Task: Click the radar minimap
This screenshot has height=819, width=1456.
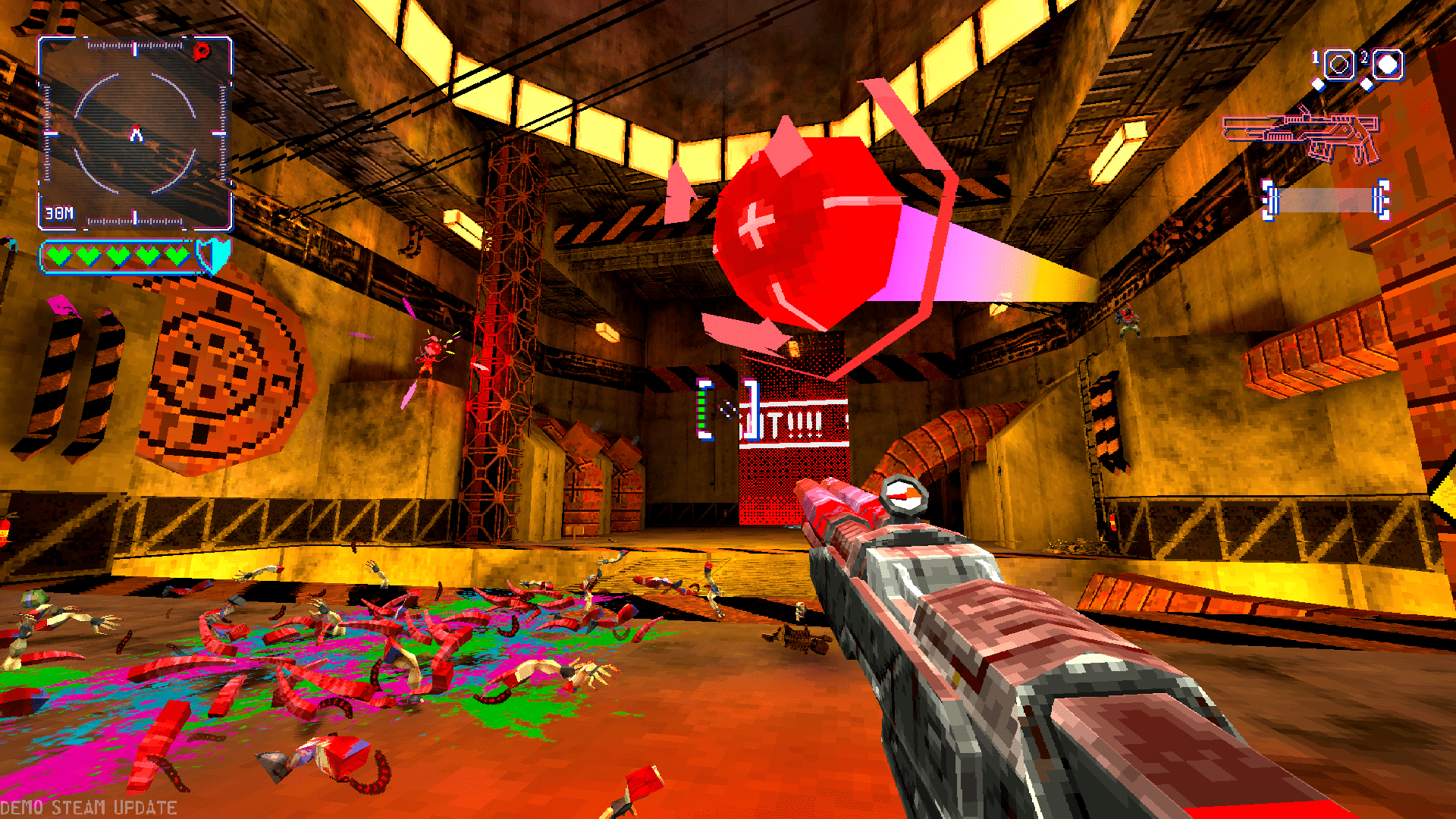Action: click(135, 133)
